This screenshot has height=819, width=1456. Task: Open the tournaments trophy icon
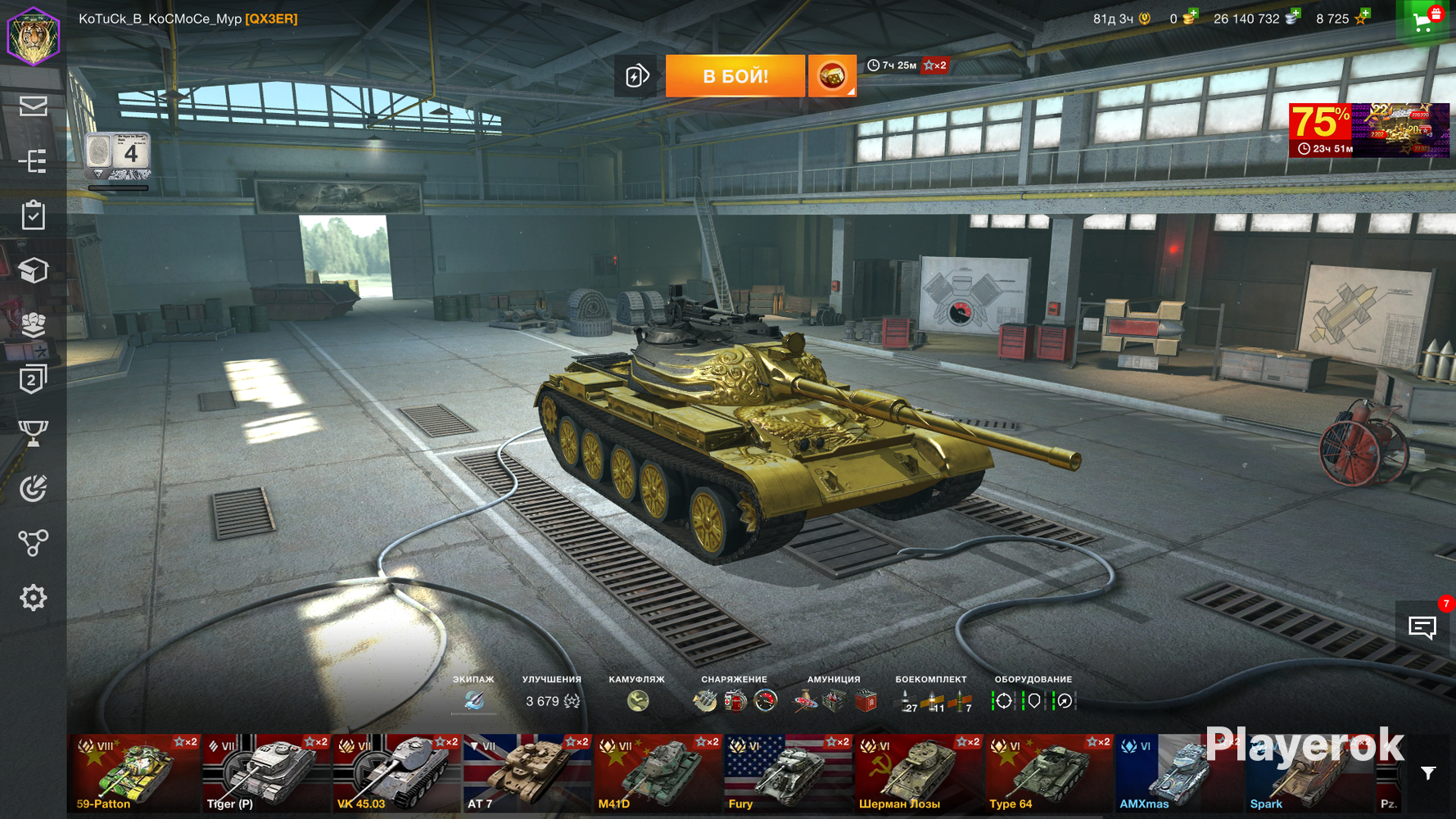33,433
